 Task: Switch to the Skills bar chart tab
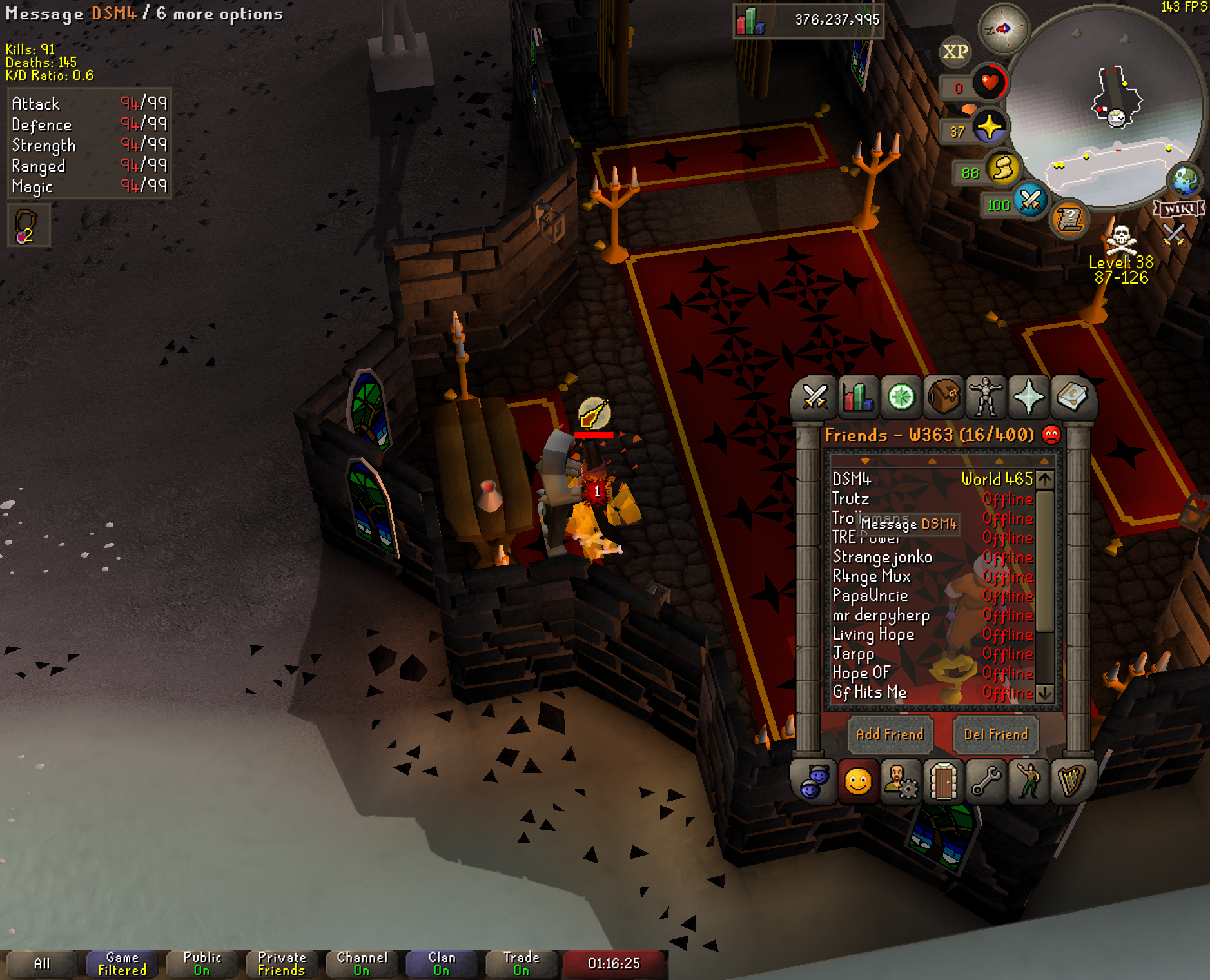coord(858,397)
